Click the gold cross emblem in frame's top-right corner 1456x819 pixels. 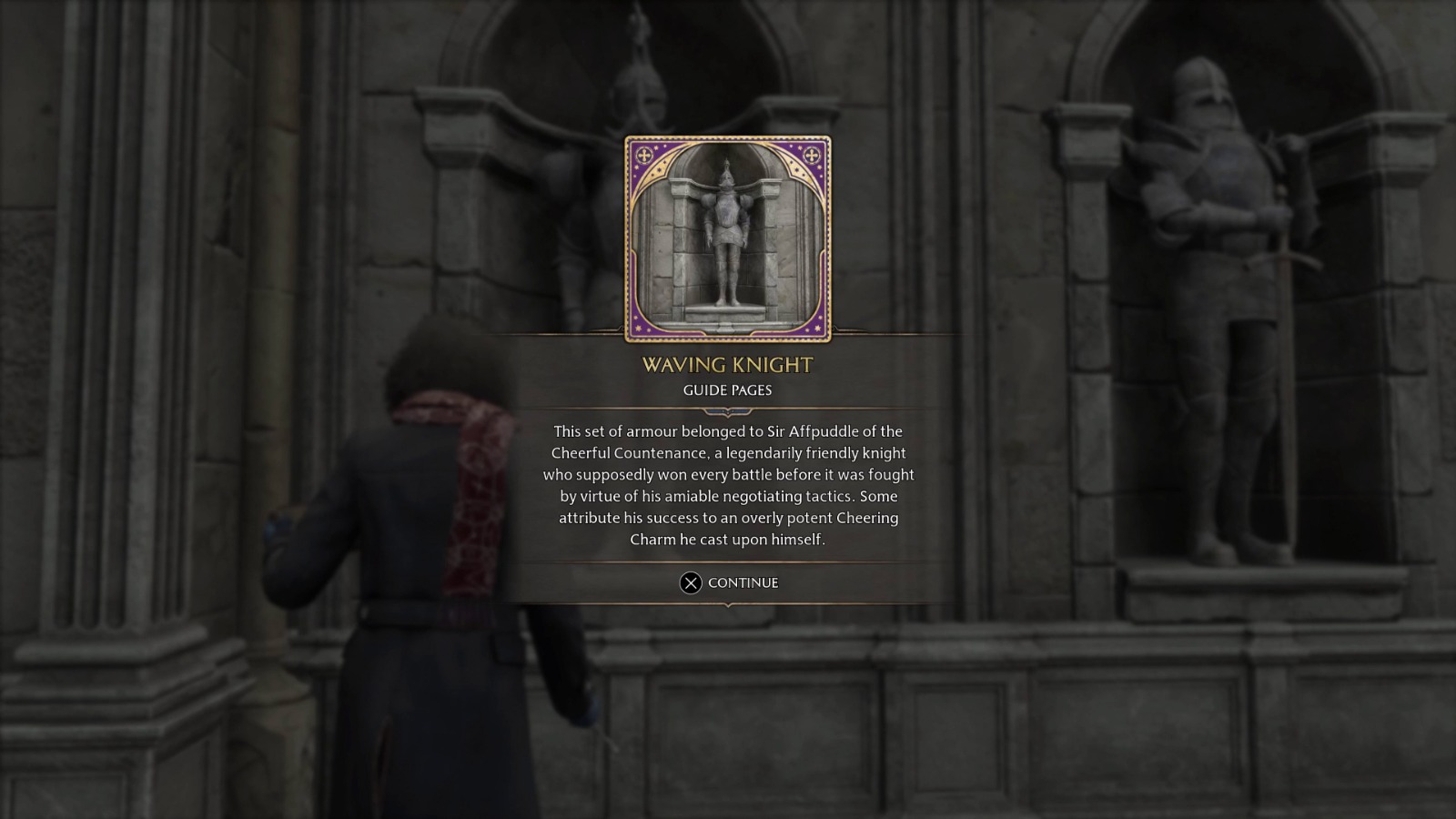(x=812, y=154)
